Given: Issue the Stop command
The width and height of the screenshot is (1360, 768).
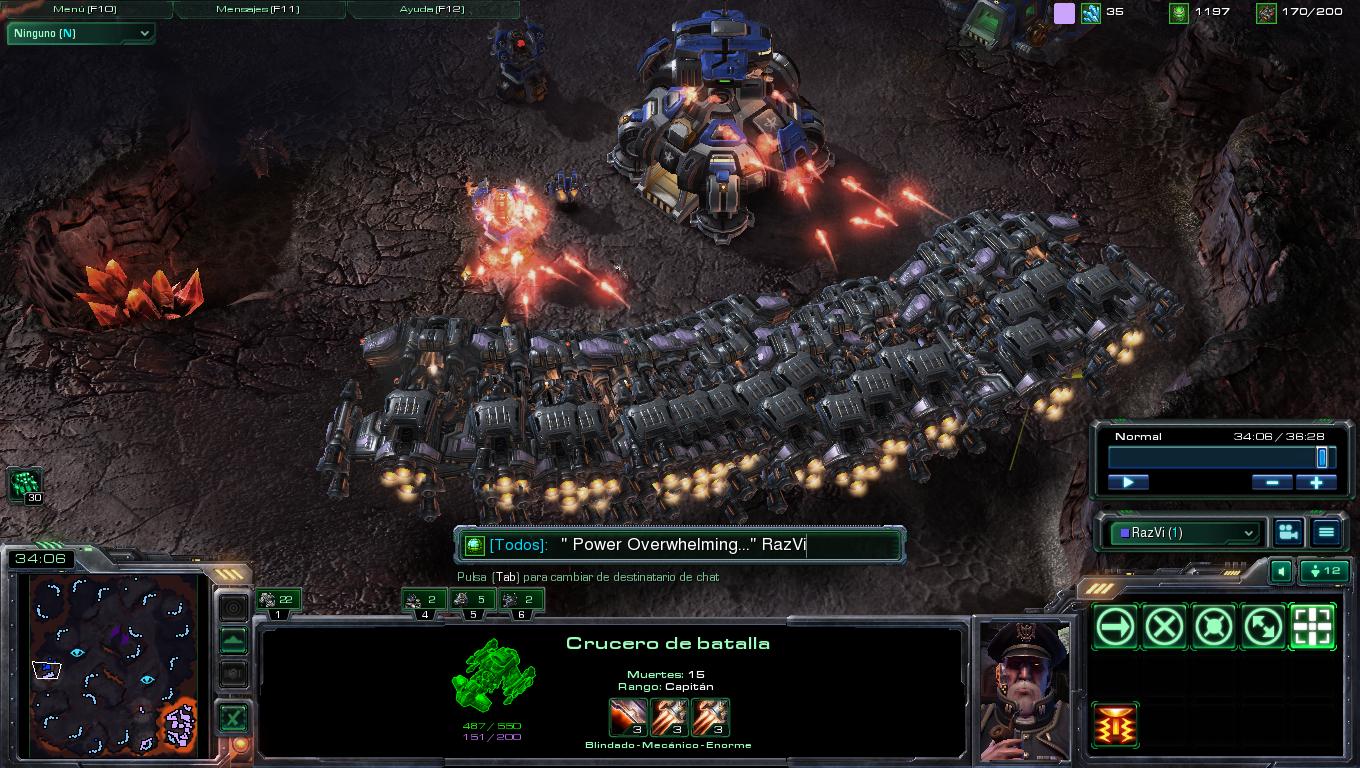Looking at the screenshot, I should [1164, 628].
